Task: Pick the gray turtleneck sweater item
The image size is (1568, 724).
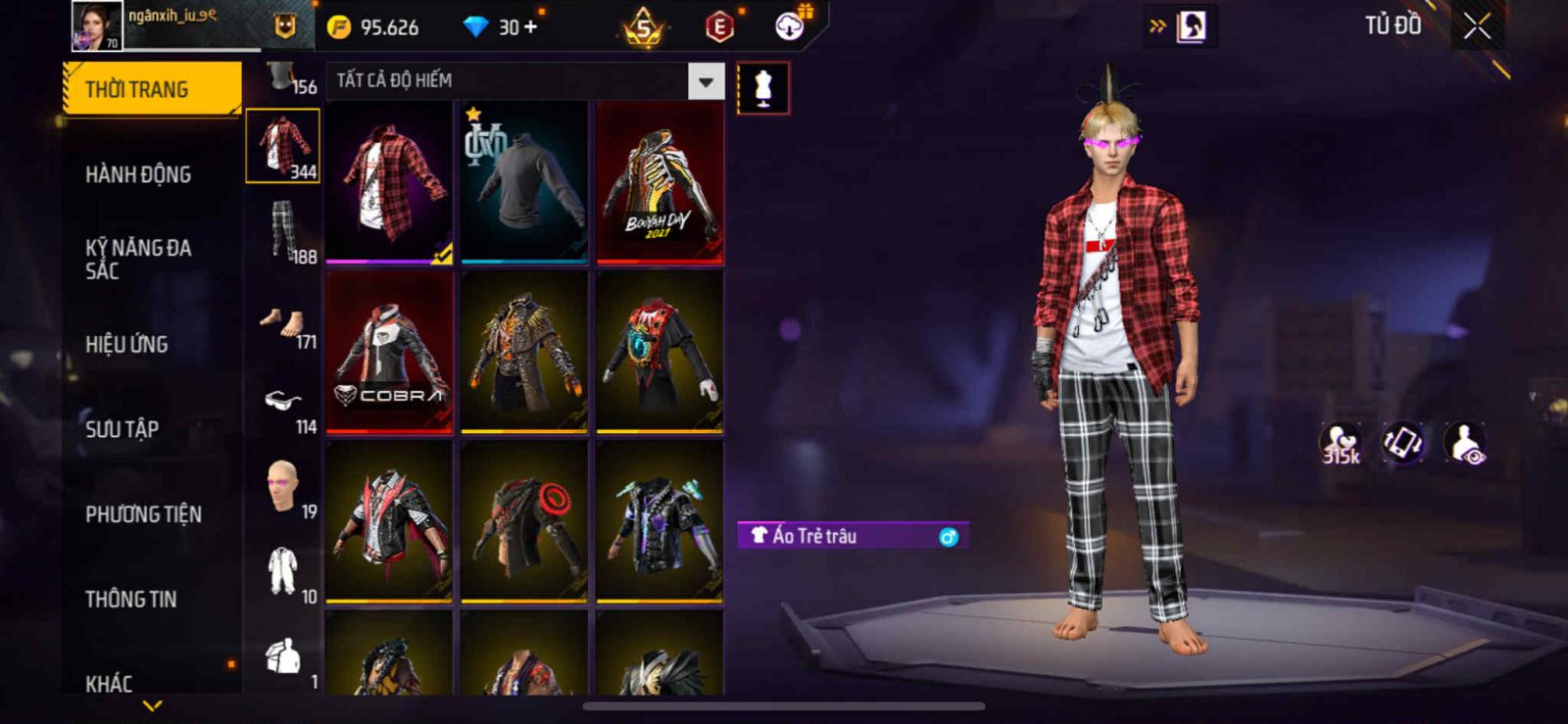Action: pyautogui.click(x=524, y=182)
